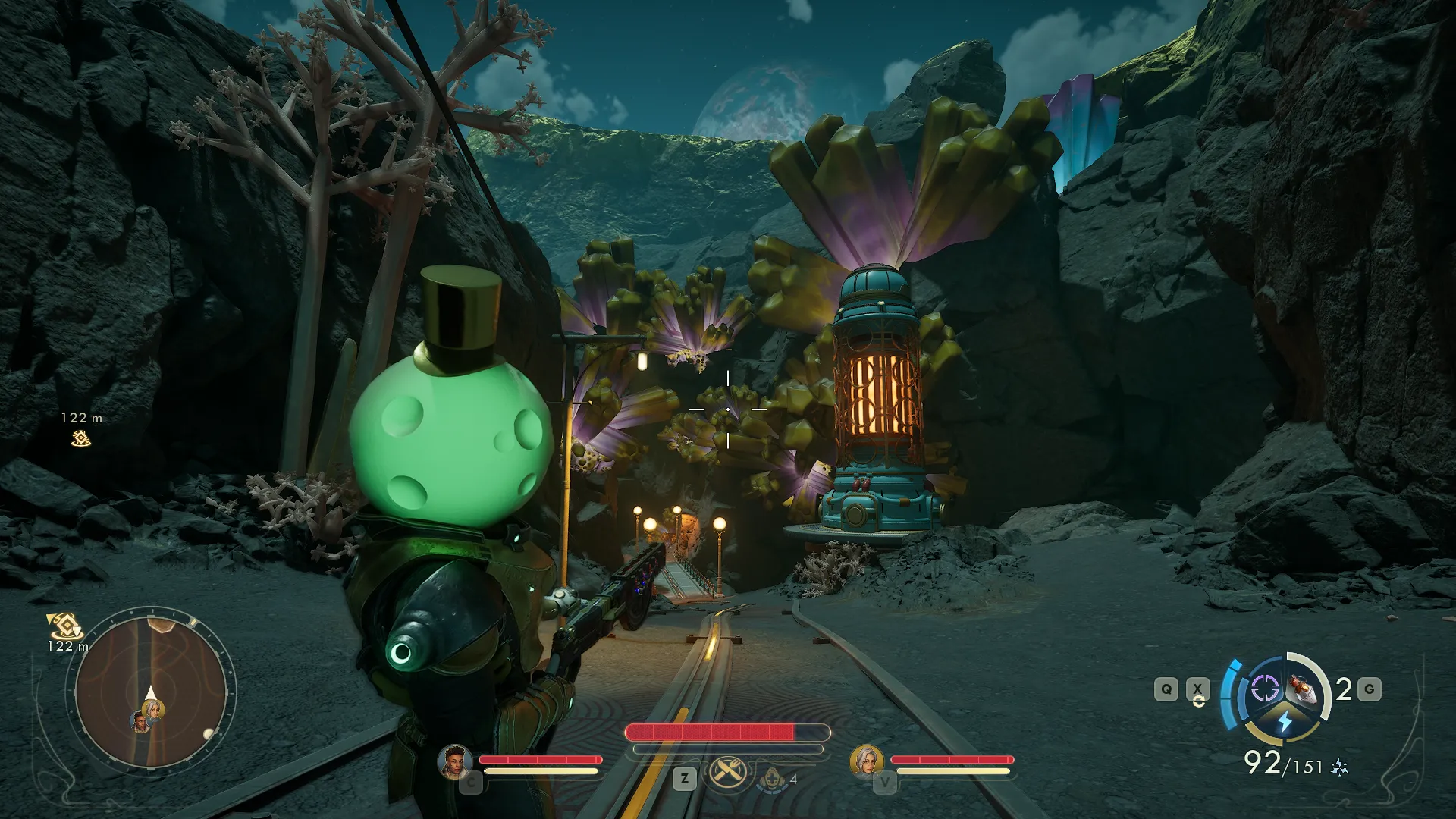Select the quest marker beside the minimap

64,626
